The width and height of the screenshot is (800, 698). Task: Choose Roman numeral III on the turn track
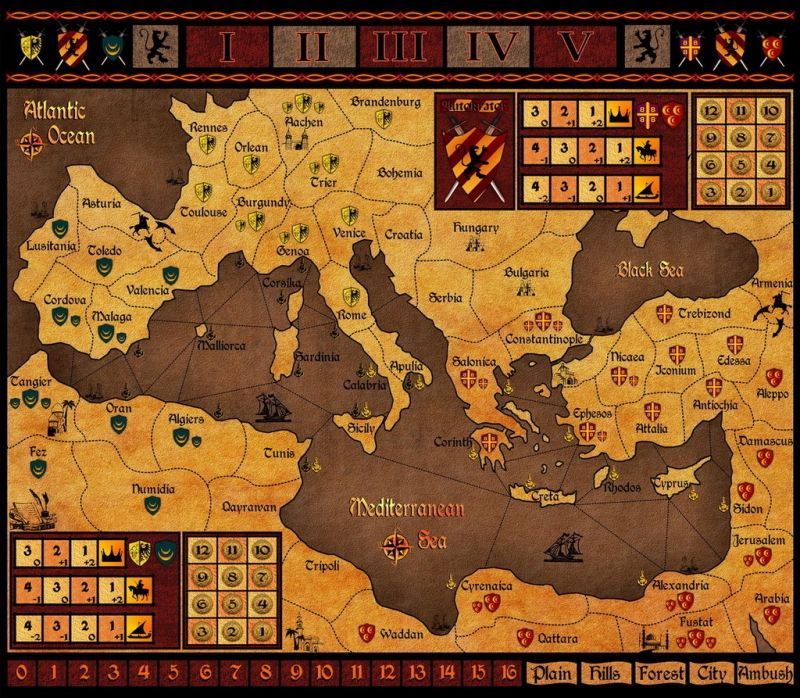point(399,46)
